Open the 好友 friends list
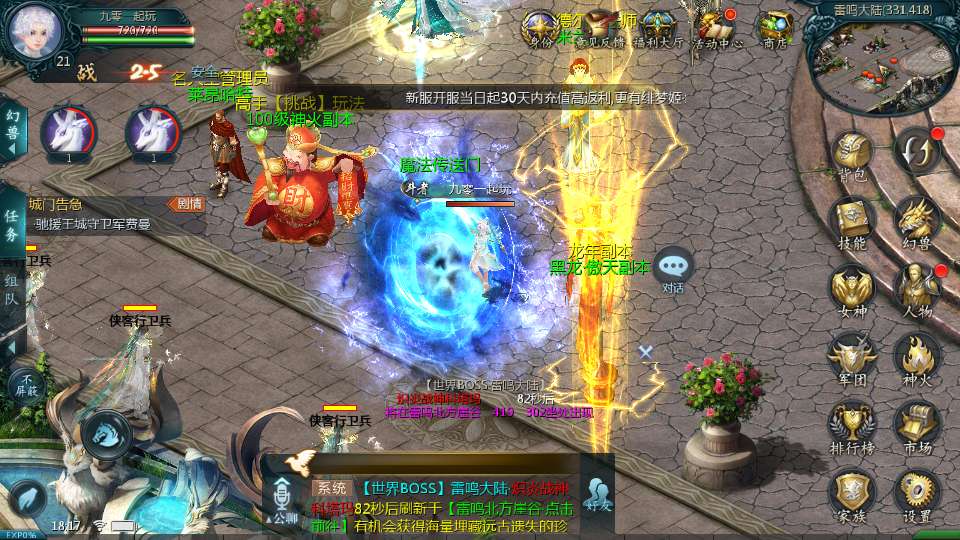This screenshot has height=540, width=960. pos(598,494)
